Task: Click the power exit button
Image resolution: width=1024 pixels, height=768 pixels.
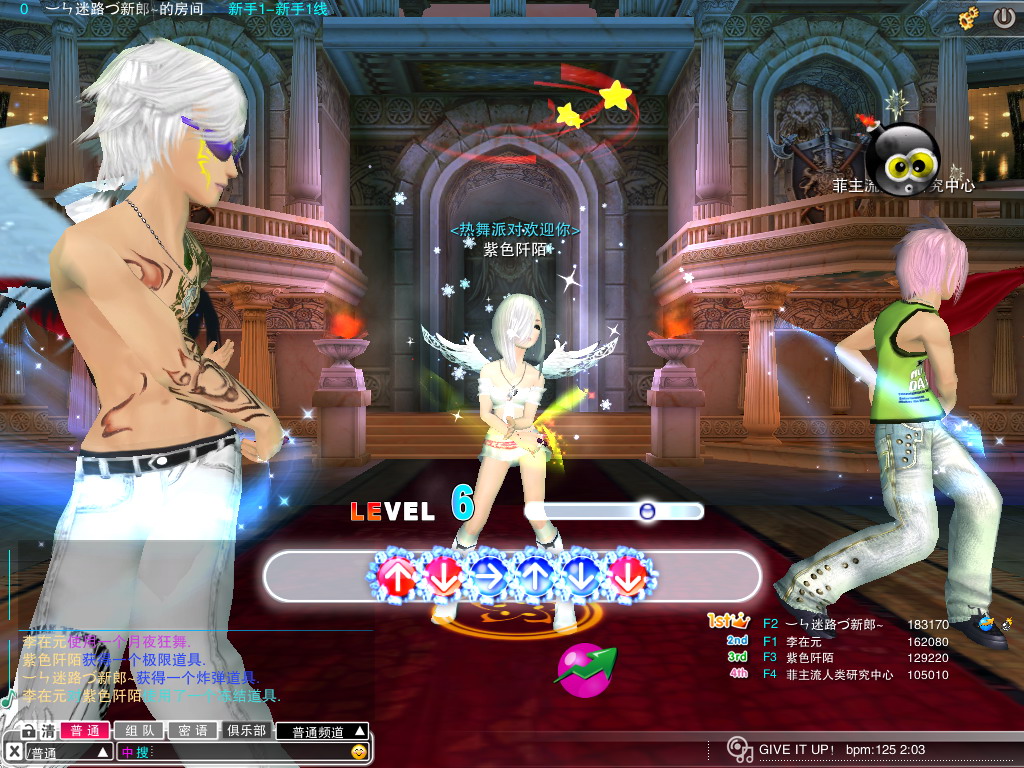Action: 1003,18
